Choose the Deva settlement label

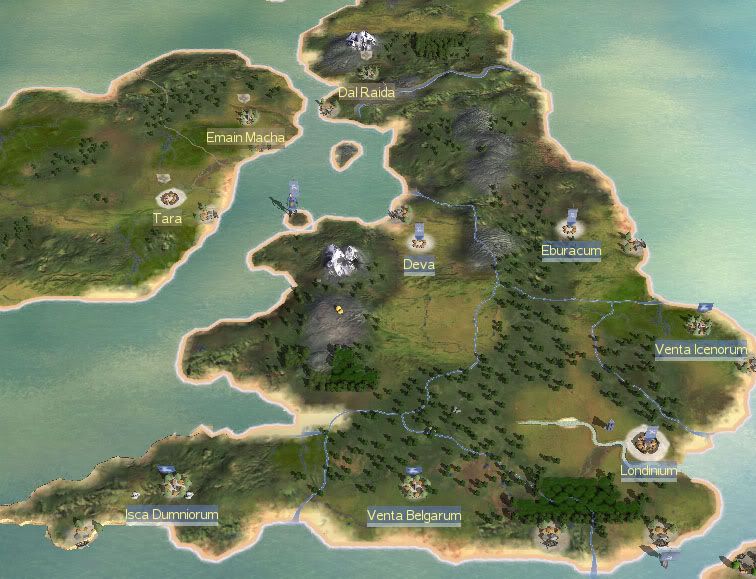pyautogui.click(x=419, y=265)
